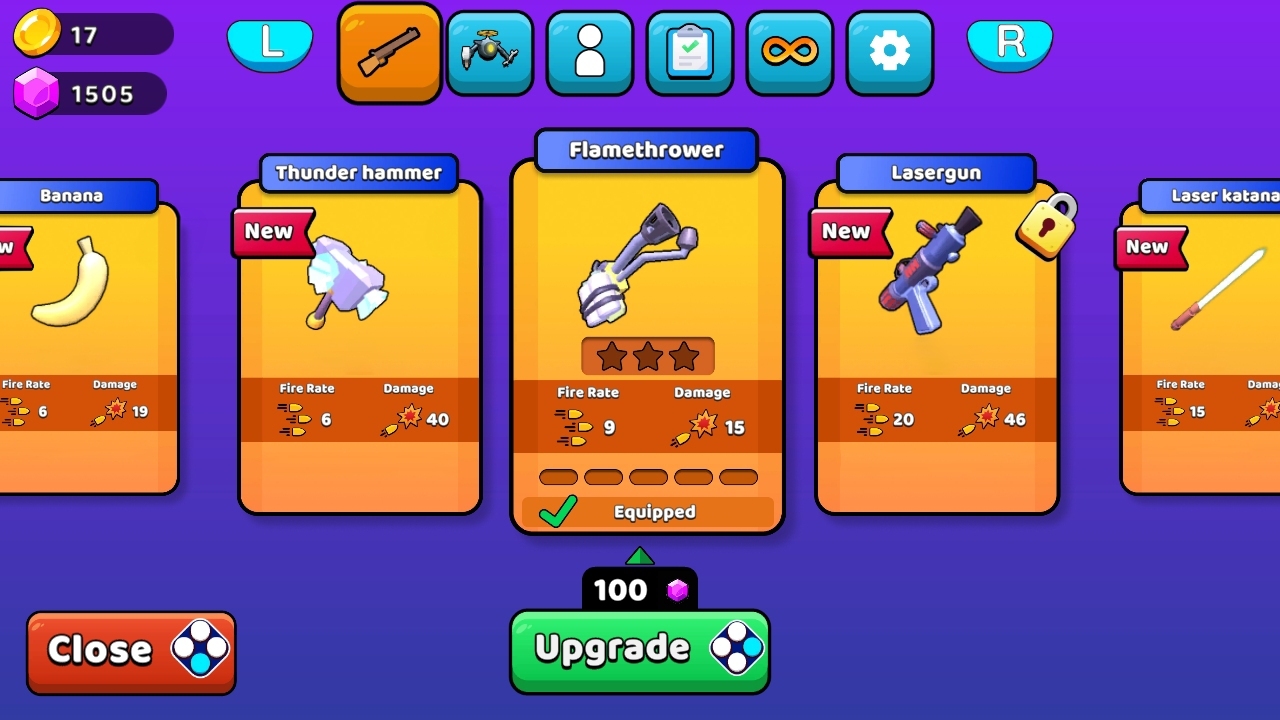This screenshot has height=720, width=1280.
Task: Click the lock icon on the Lasergun card
Action: coord(1044,227)
